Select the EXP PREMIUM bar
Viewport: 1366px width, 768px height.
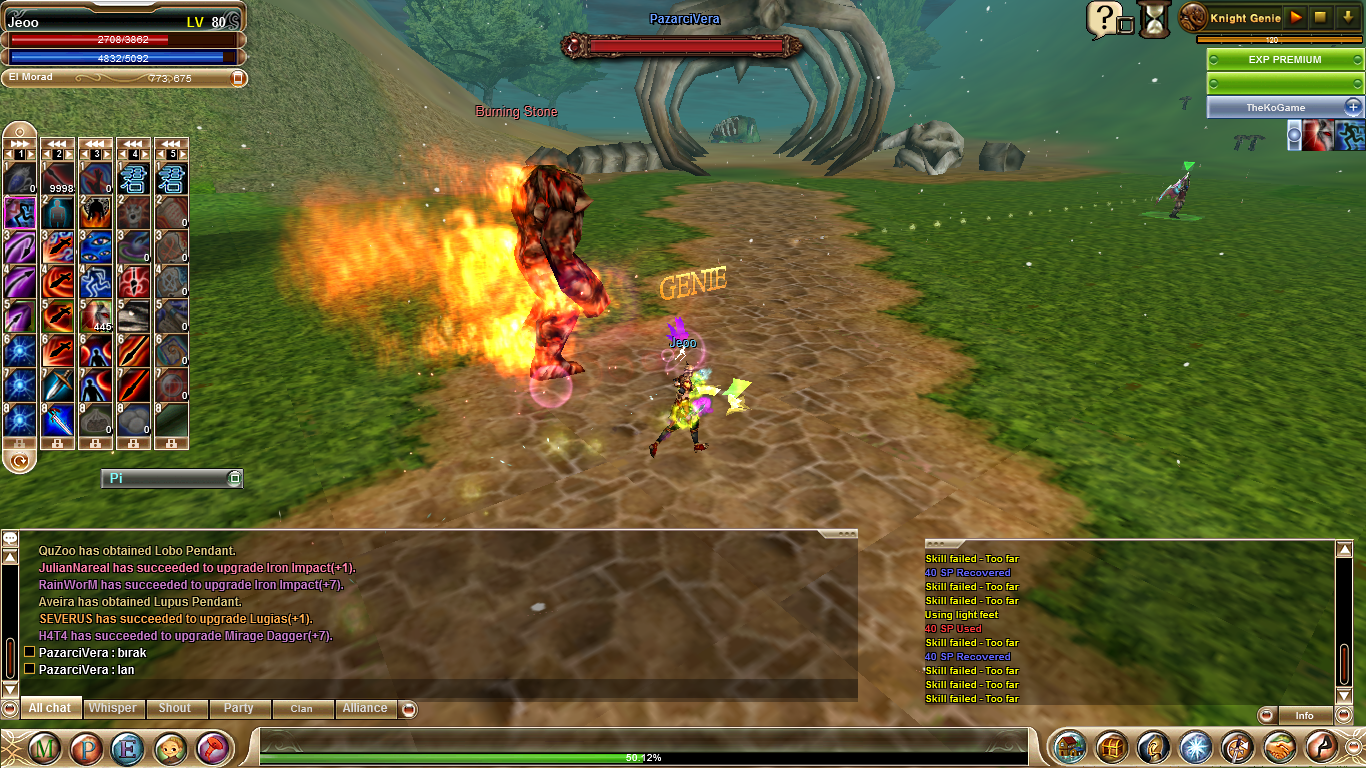click(x=1284, y=60)
